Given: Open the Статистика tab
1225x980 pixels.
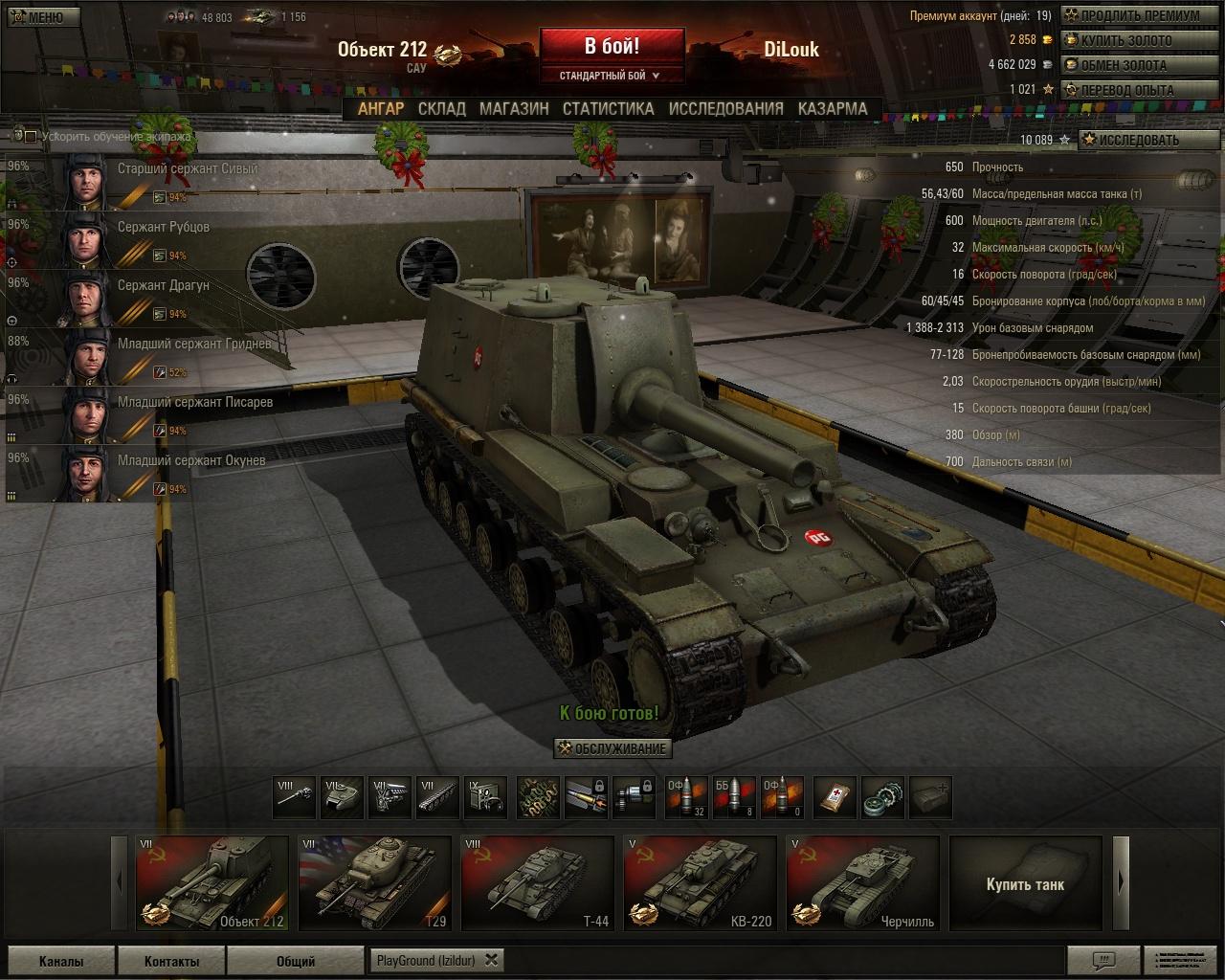Looking at the screenshot, I should coord(608,109).
